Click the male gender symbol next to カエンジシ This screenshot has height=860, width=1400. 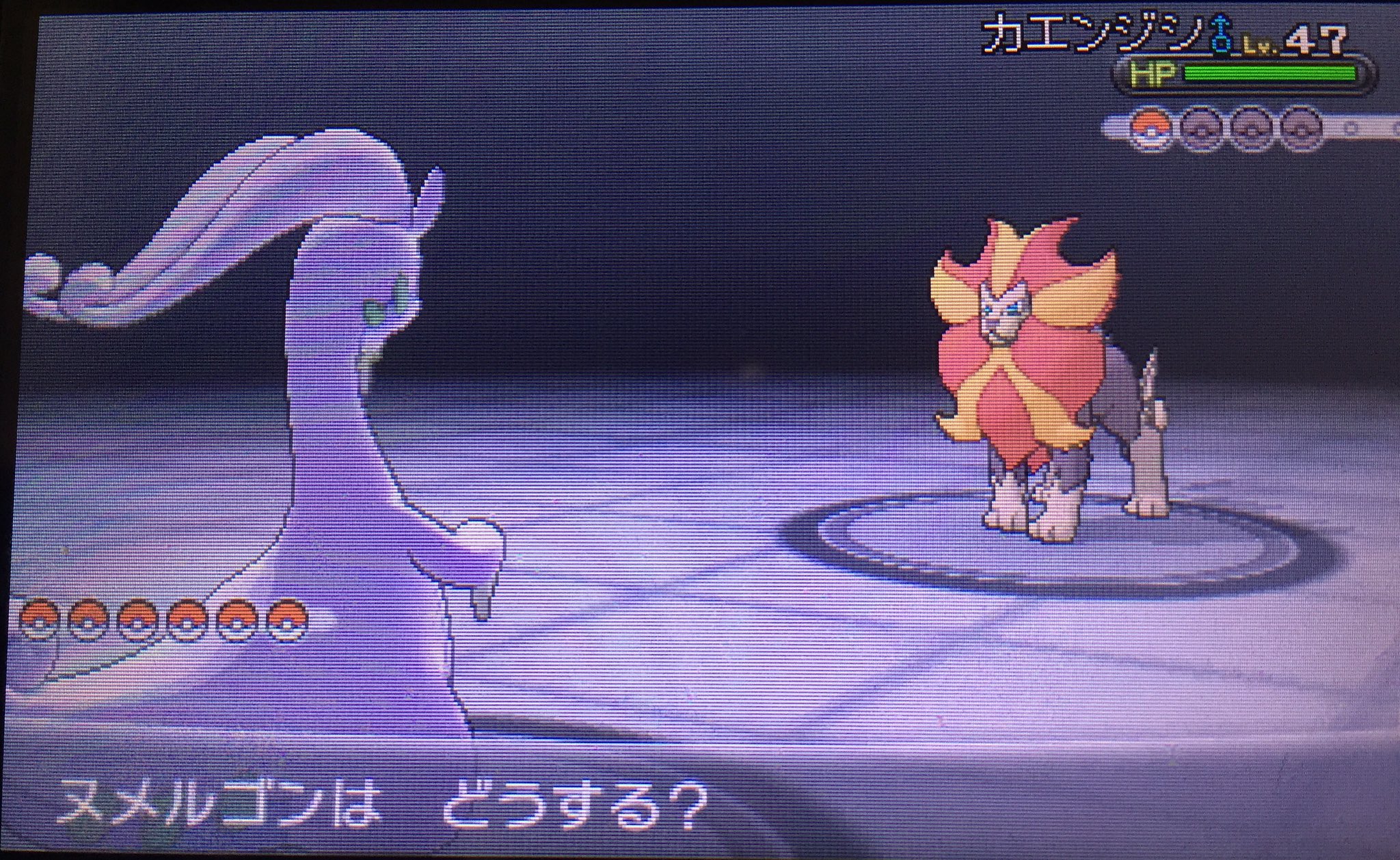pyautogui.click(x=1220, y=35)
